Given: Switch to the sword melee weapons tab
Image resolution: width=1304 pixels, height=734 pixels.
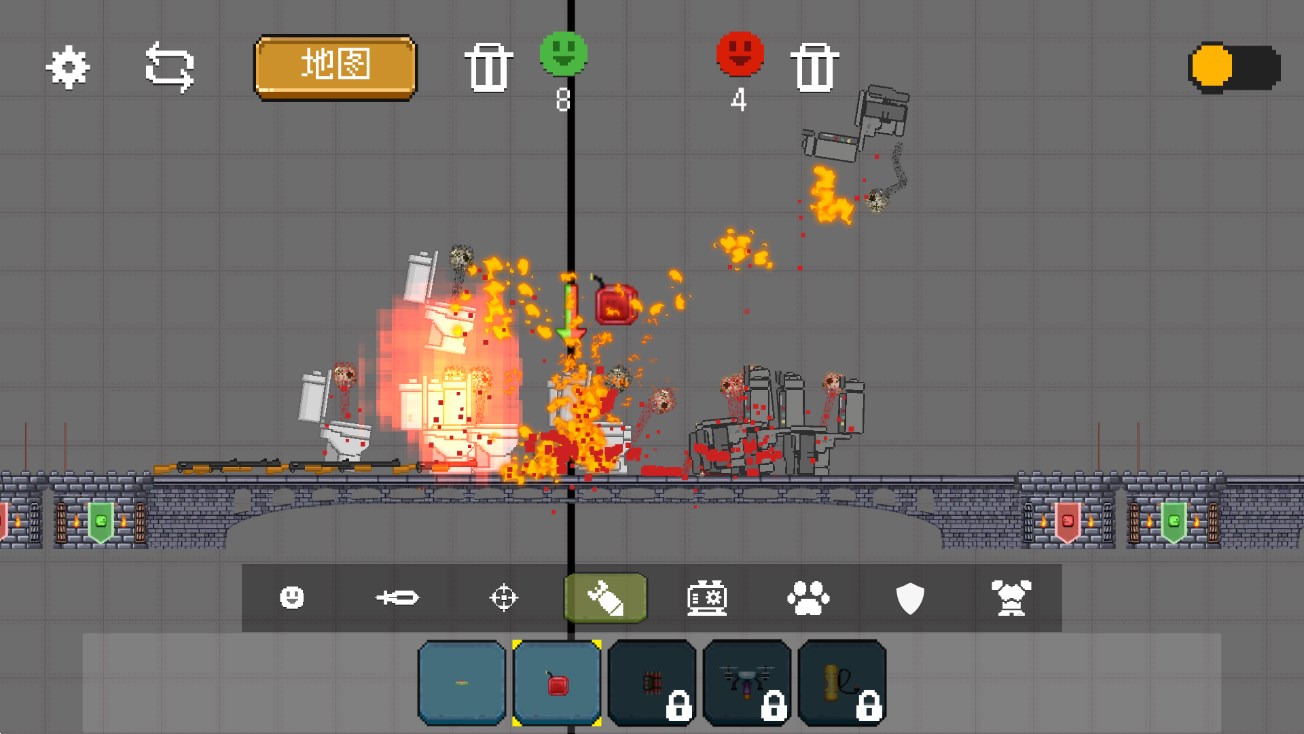Looking at the screenshot, I should click(397, 598).
